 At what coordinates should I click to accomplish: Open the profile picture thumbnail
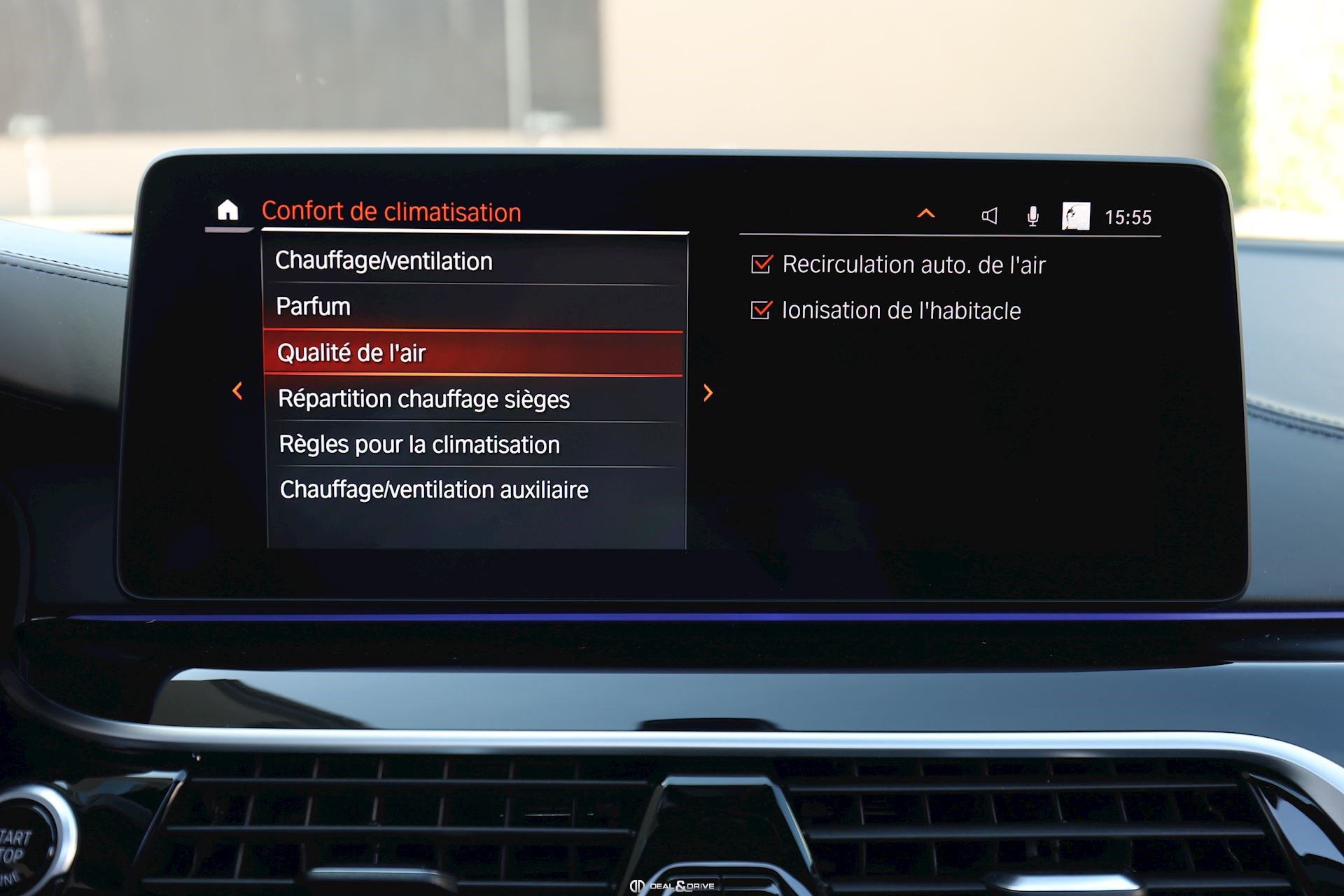pyautogui.click(x=1075, y=216)
